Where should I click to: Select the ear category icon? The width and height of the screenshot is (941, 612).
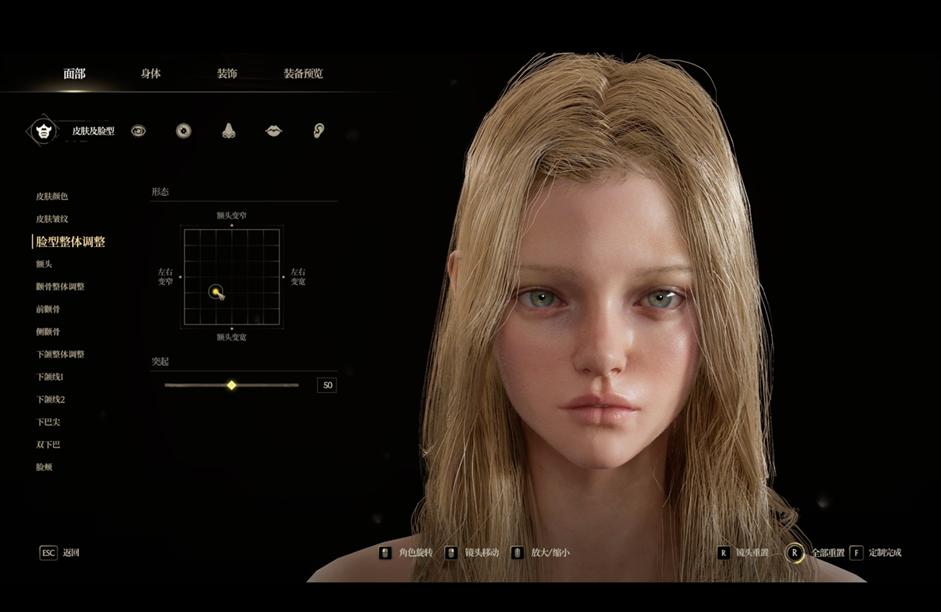point(319,131)
